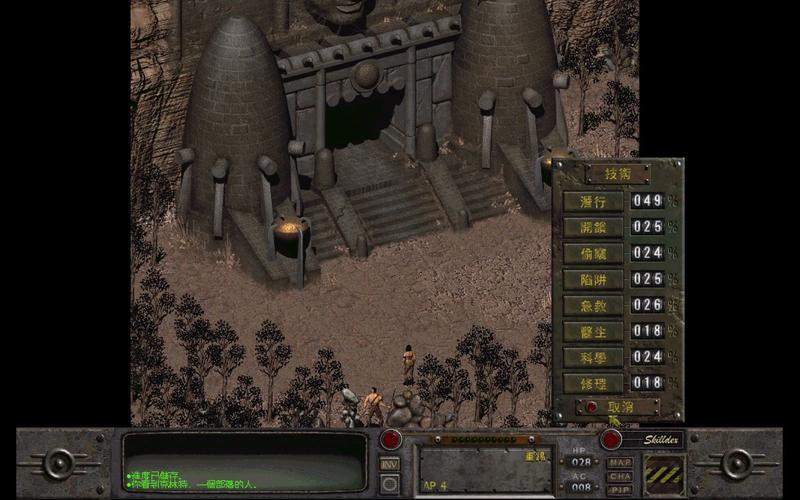Select the 開鎖 (Lockpick) skill
Image resolution: width=800 pixels, height=500 pixels.
pyautogui.click(x=593, y=227)
